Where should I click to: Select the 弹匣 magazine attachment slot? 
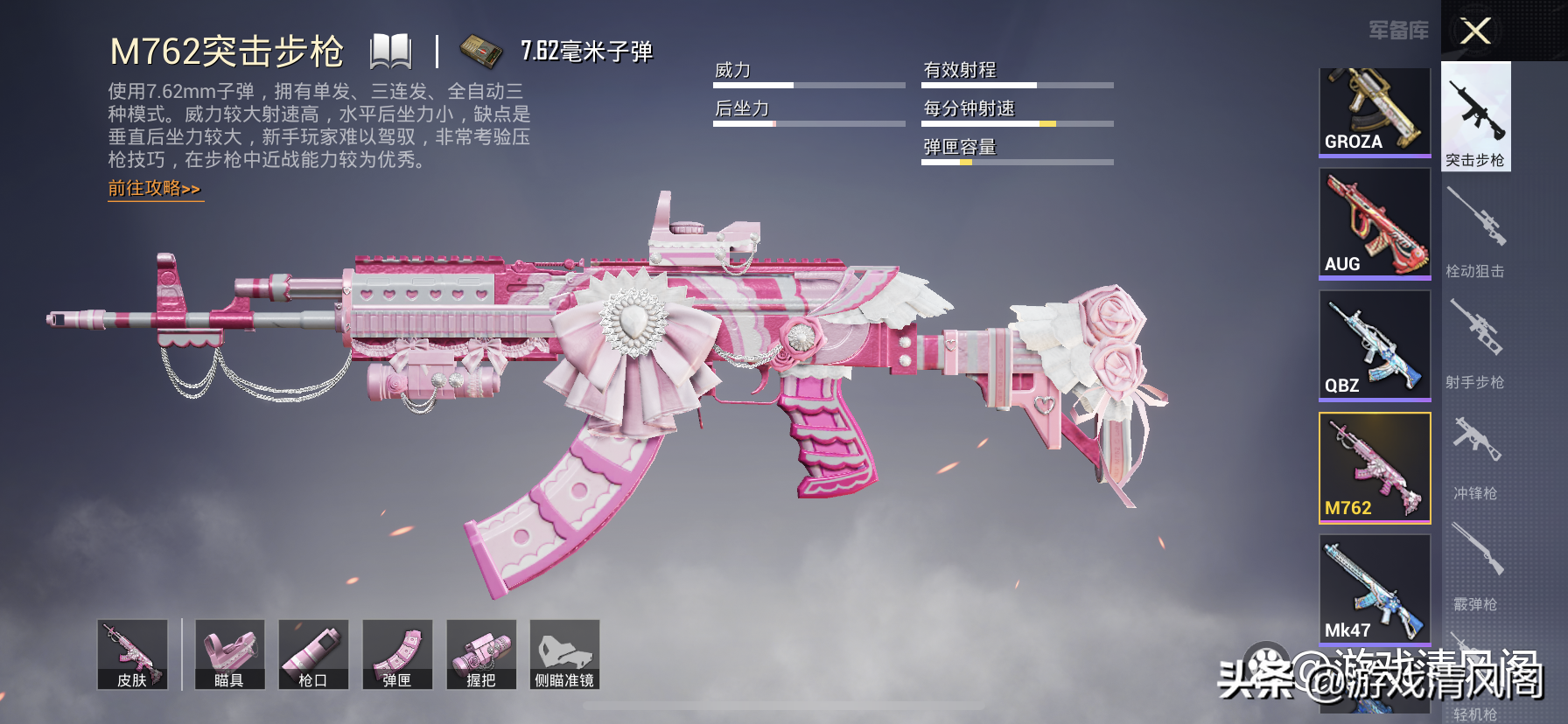click(x=397, y=655)
